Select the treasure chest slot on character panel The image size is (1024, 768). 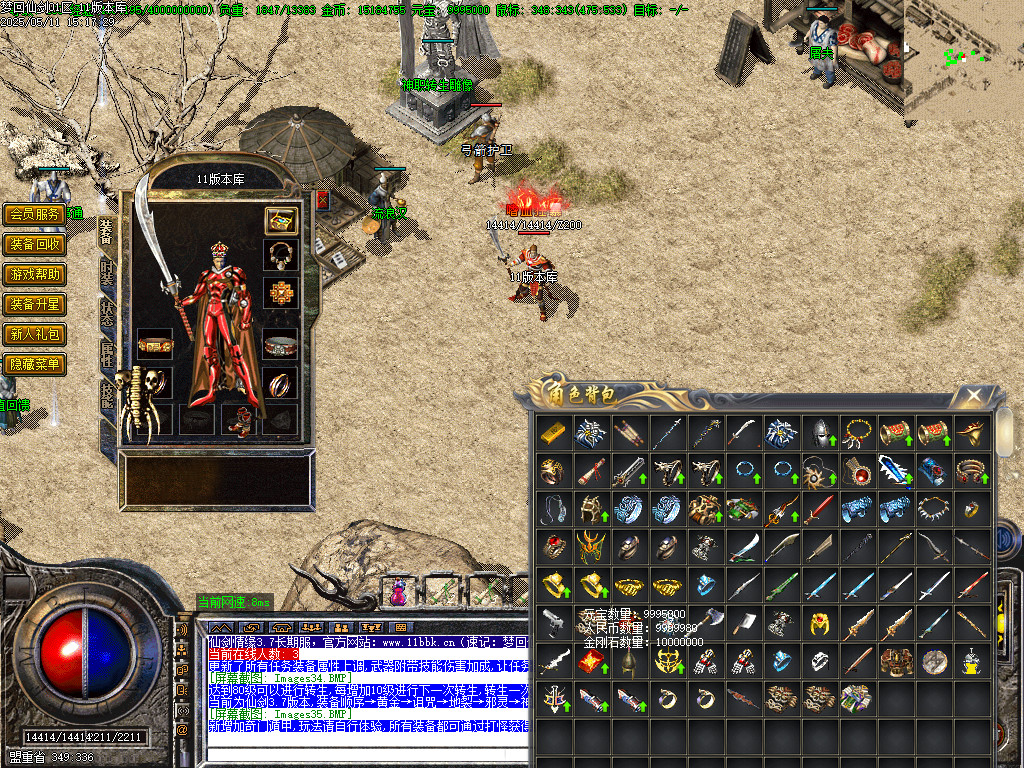[x=280, y=220]
